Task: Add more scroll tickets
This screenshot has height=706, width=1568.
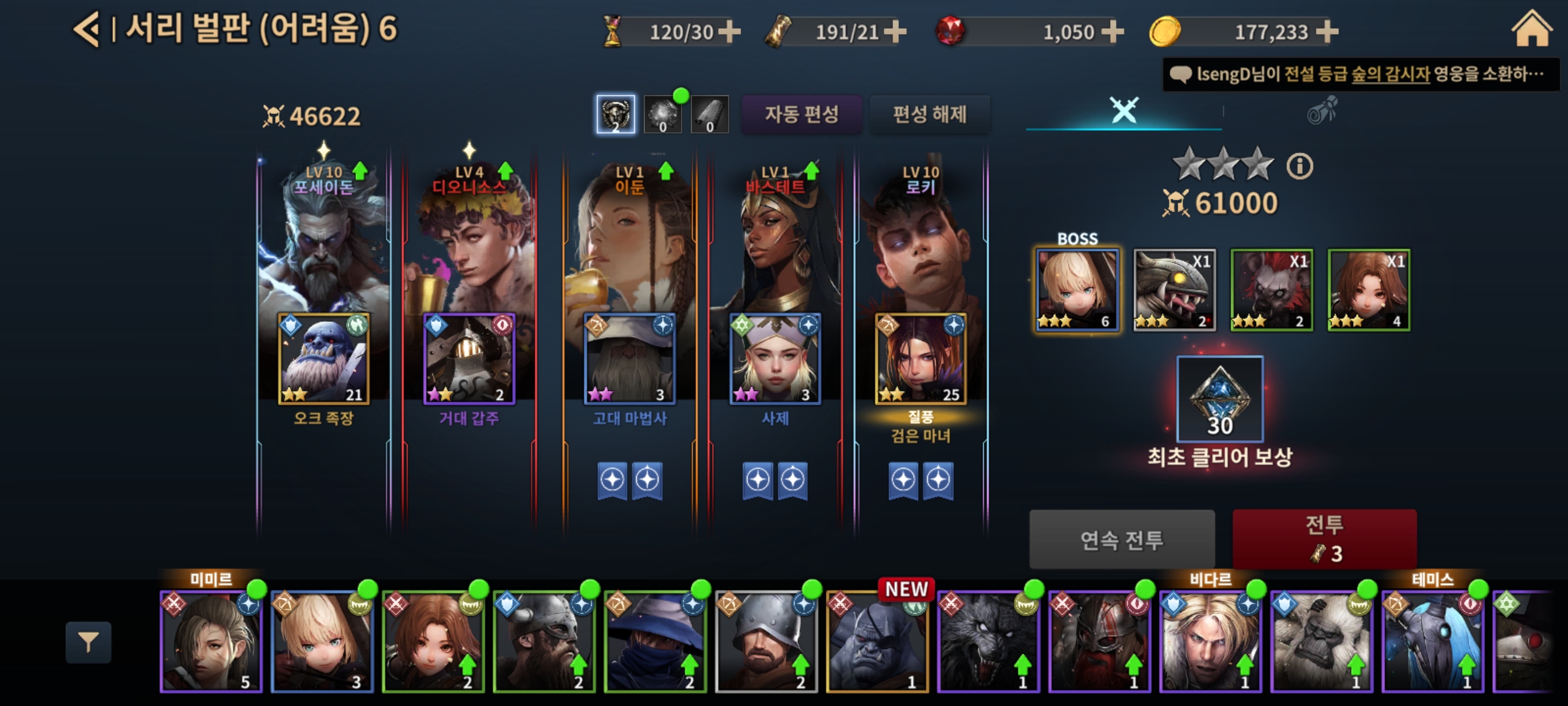Action: click(x=895, y=31)
